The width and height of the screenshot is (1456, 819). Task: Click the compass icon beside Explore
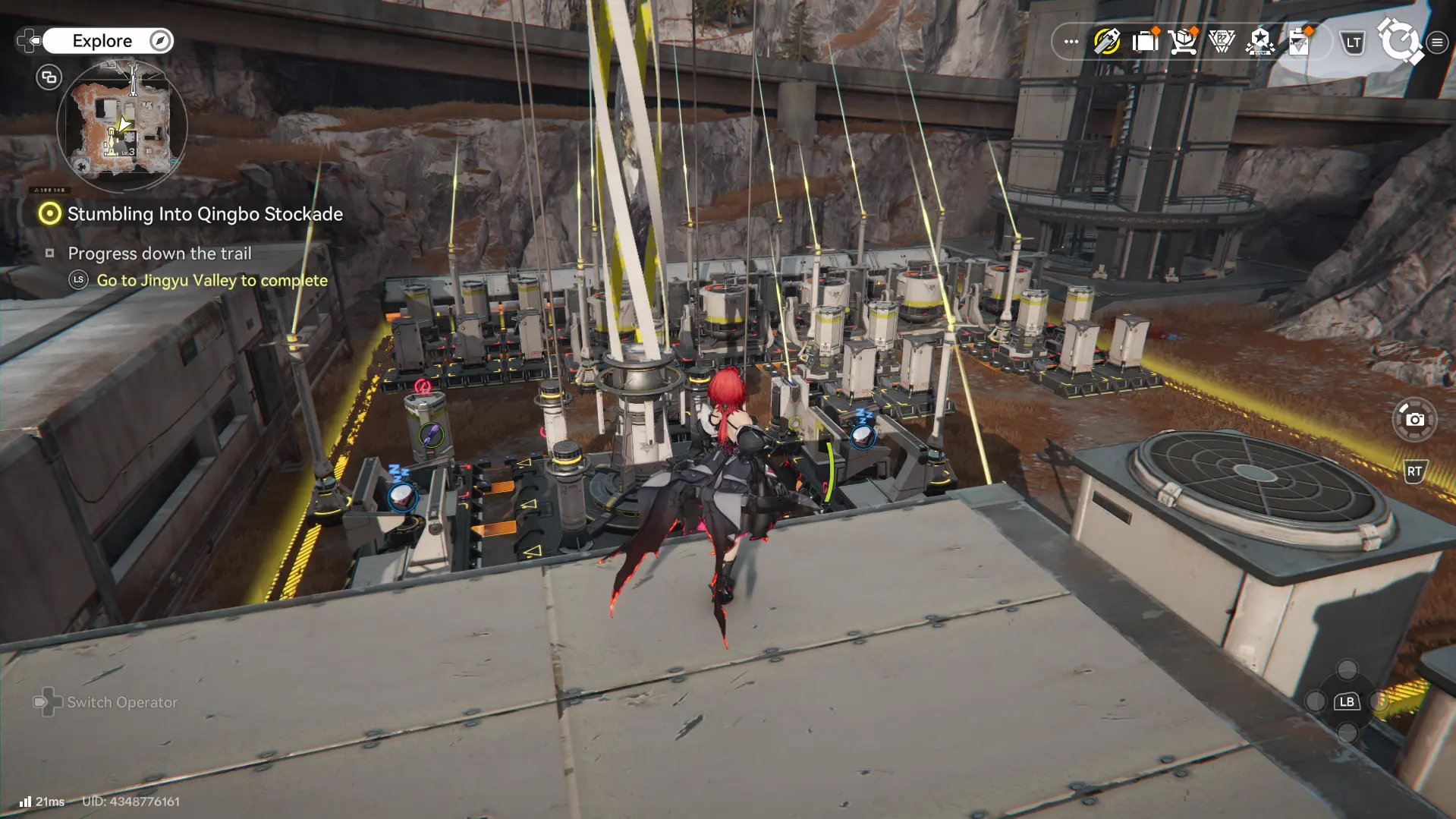tap(159, 40)
